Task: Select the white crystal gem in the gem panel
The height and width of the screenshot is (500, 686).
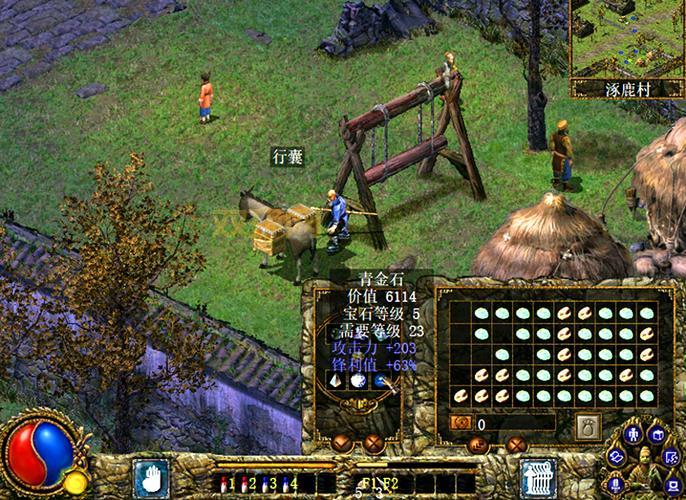Action: (335, 381)
